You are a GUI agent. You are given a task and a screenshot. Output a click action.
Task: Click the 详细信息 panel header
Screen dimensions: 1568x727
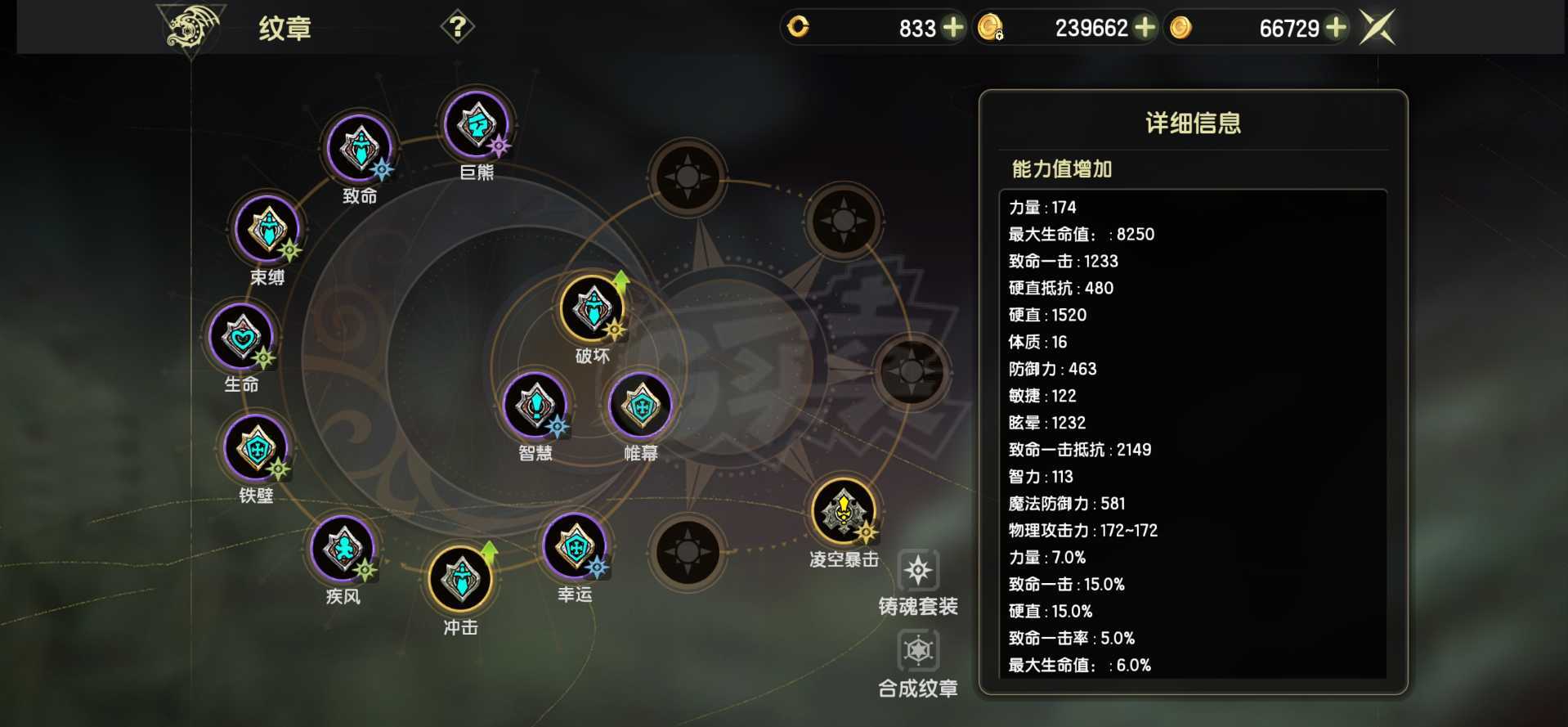(1192, 122)
